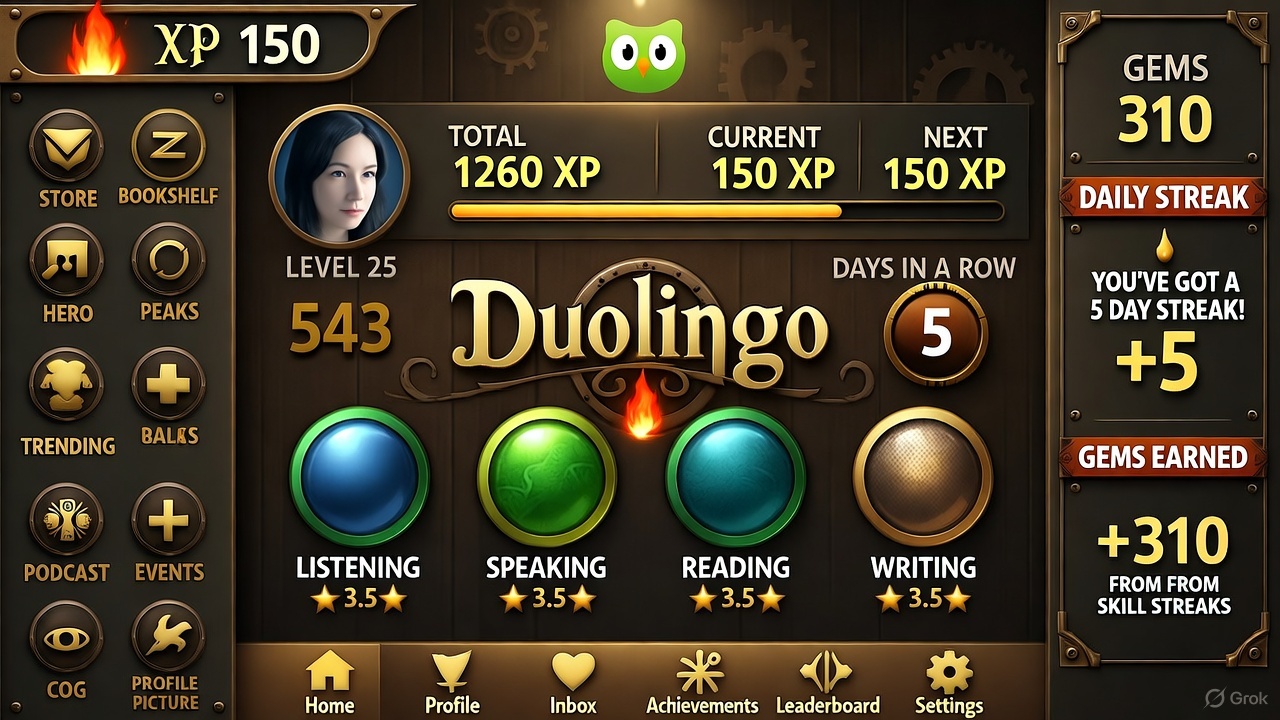The height and width of the screenshot is (720, 1280).
Task: Select the Hero sidebar icon
Action: pyautogui.click(x=67, y=260)
